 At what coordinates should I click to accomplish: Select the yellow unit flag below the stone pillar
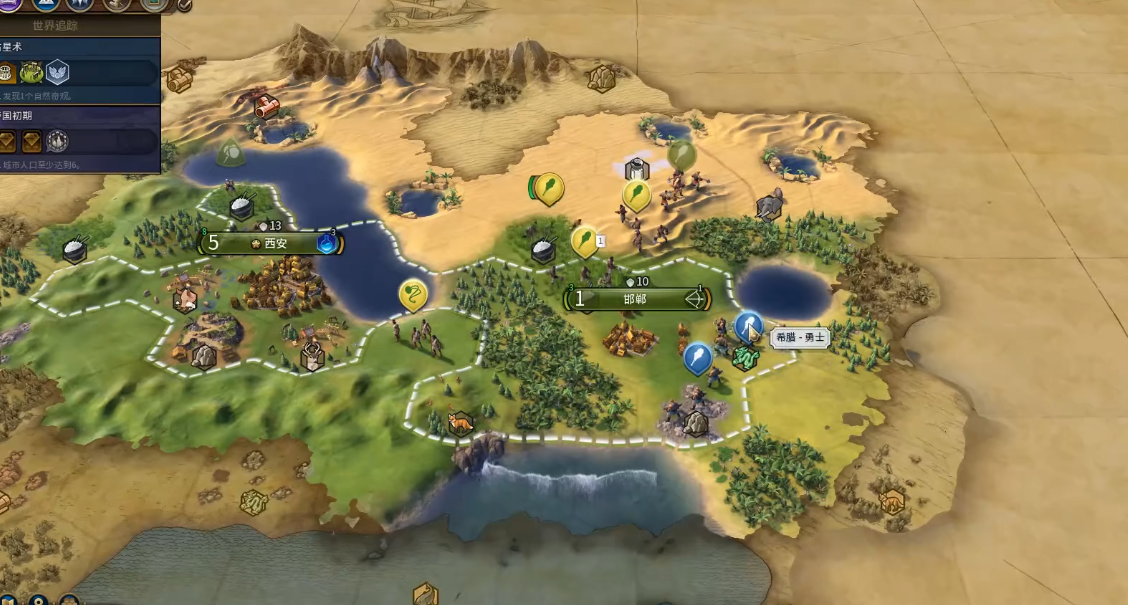636,194
